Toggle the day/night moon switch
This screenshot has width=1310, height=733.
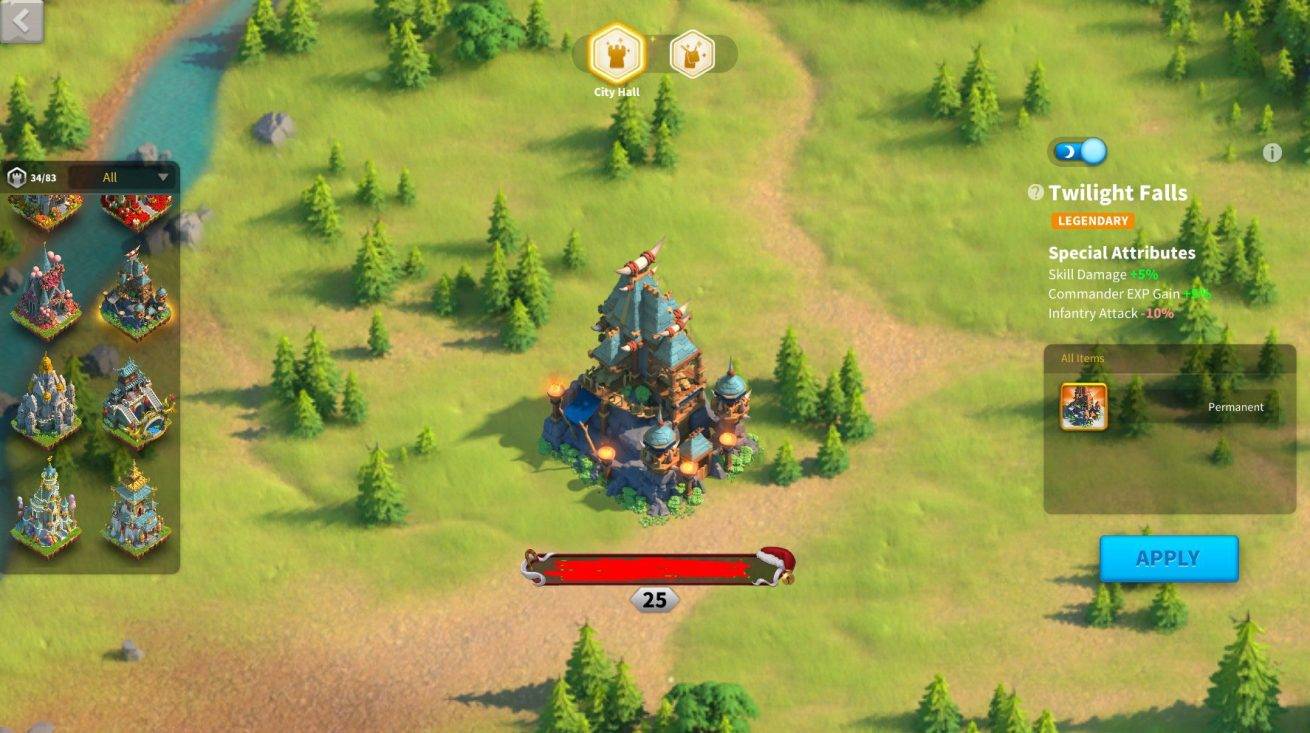(1078, 152)
